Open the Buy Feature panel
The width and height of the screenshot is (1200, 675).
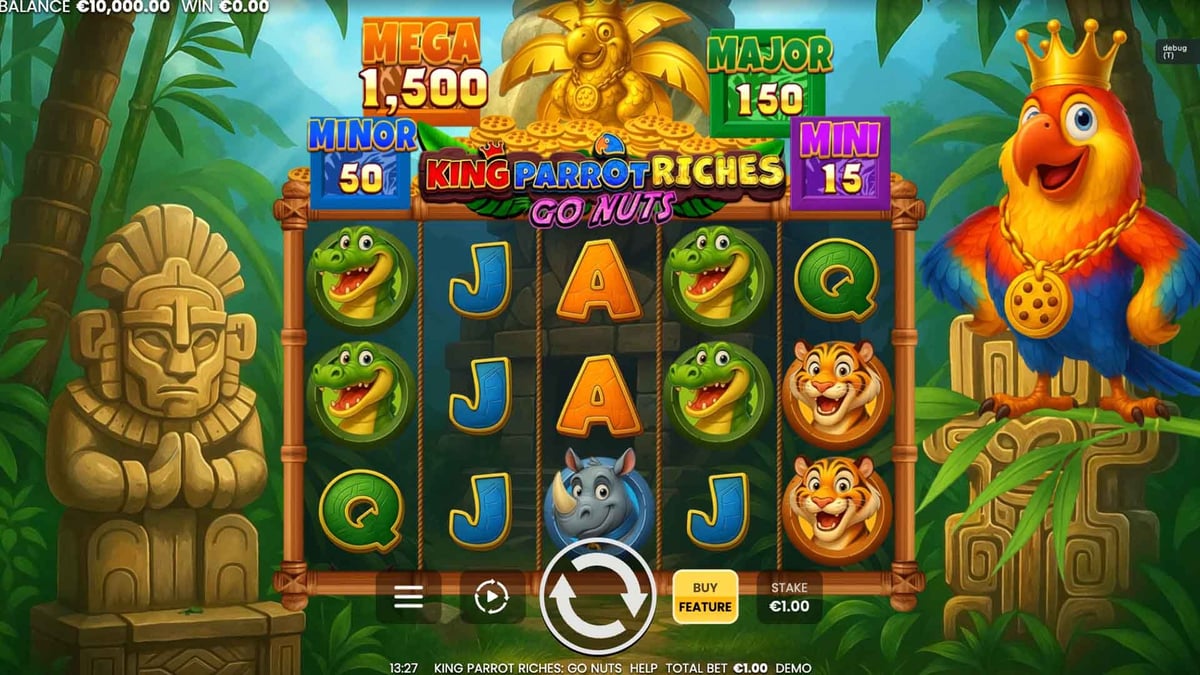[x=705, y=597]
